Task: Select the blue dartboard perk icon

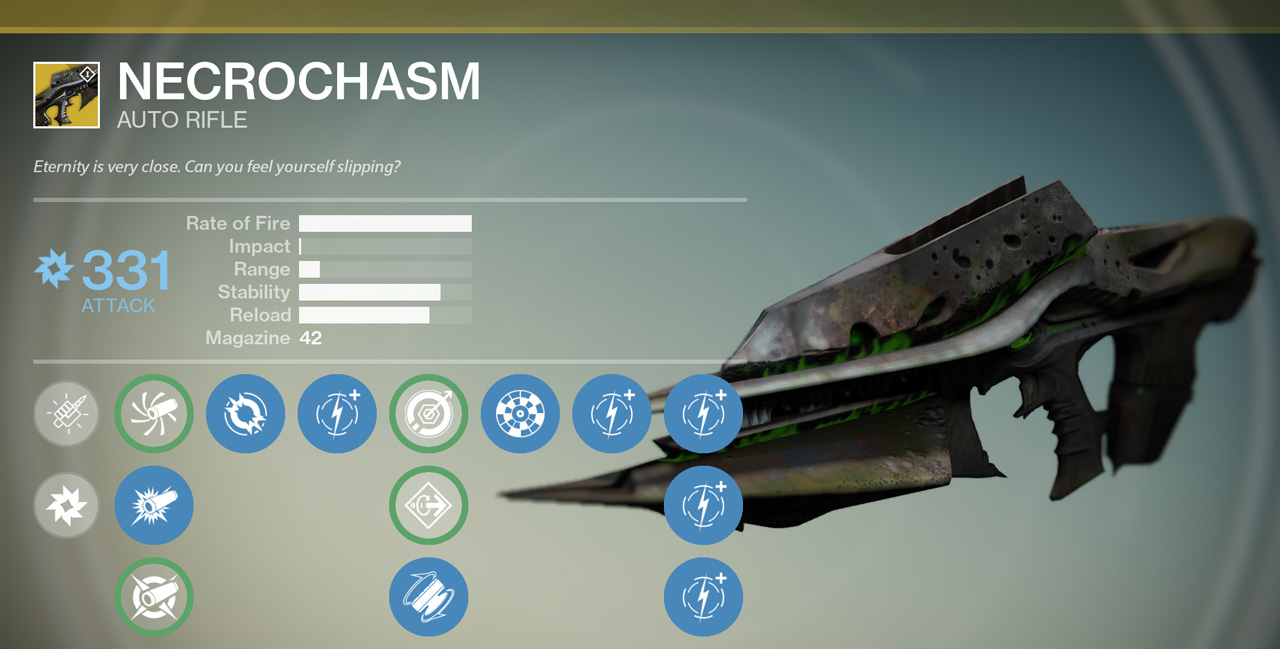Action: pos(520,413)
